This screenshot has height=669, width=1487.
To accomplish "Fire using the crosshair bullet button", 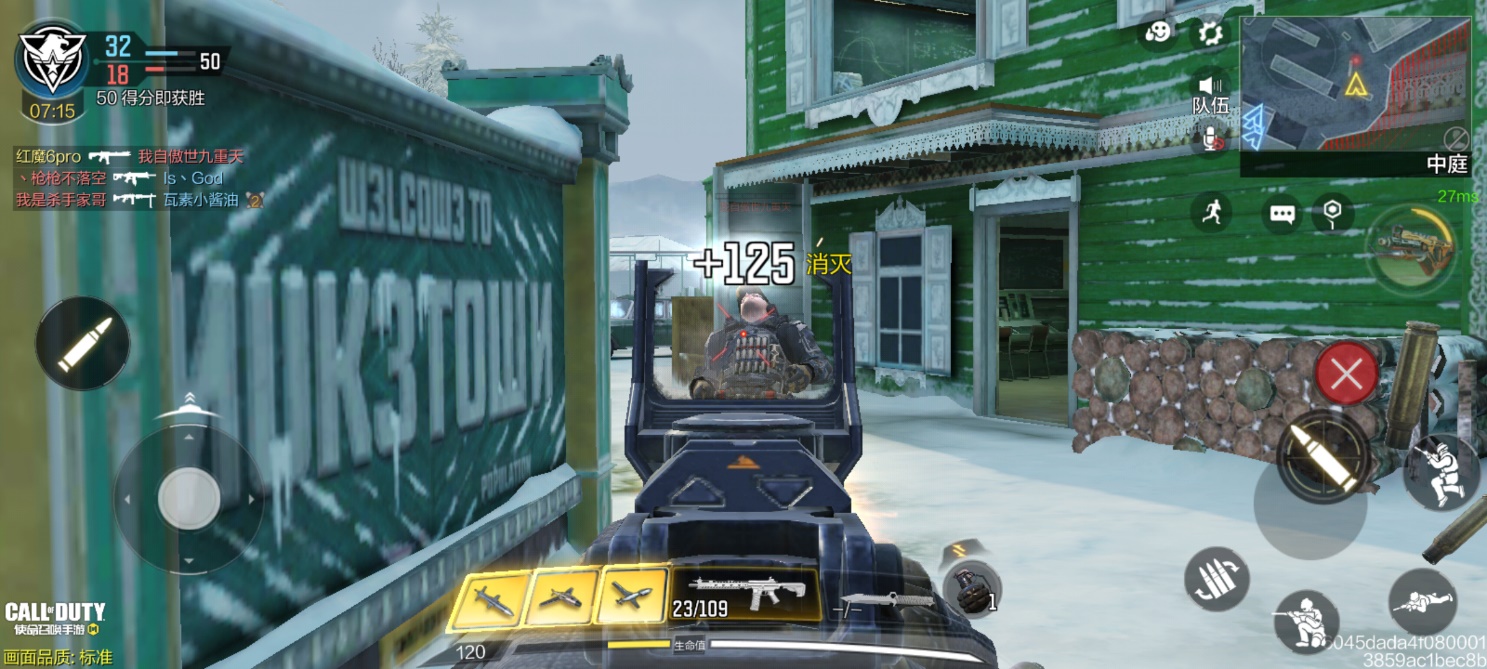I will [x=1323, y=457].
